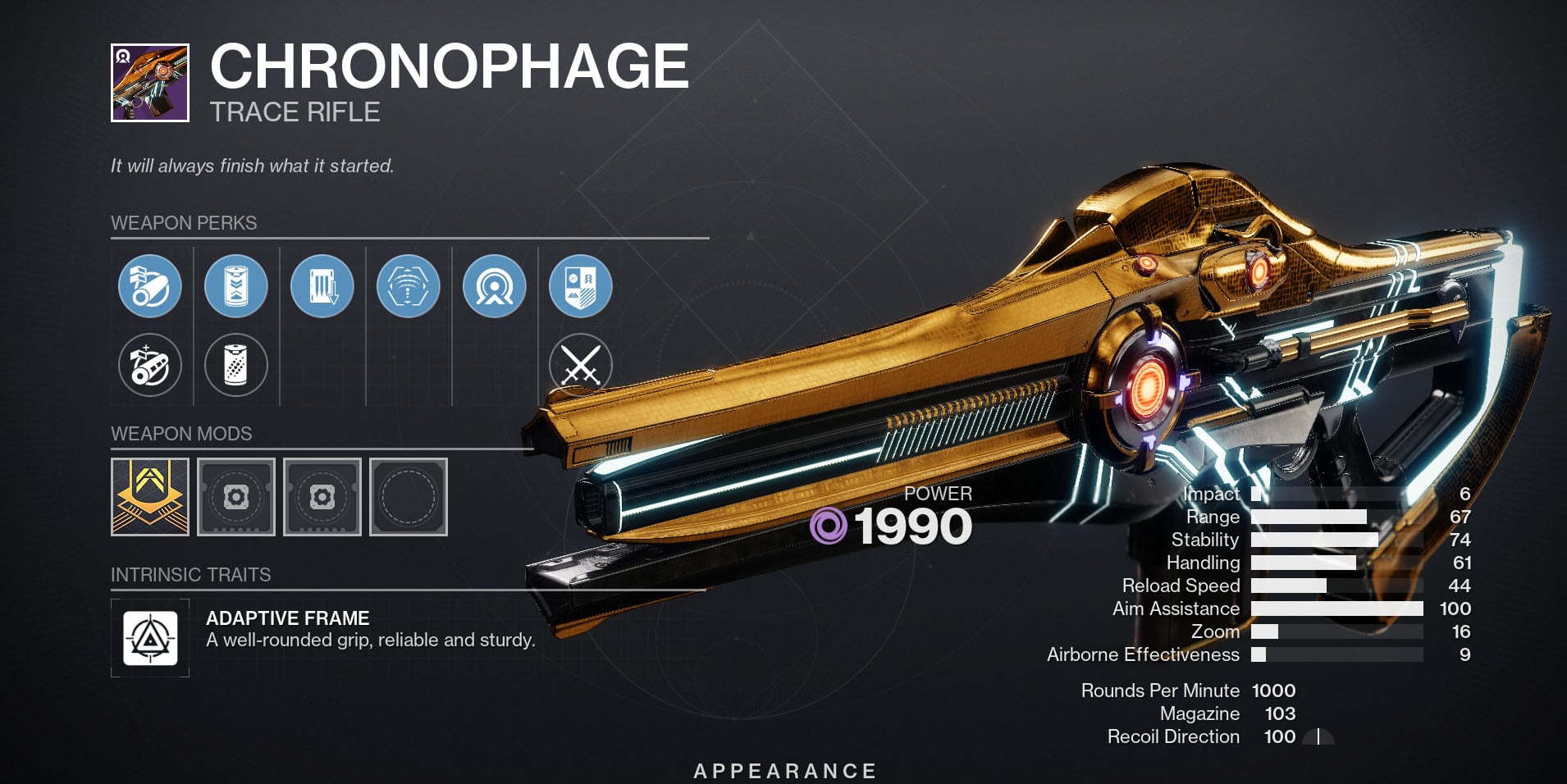The height and width of the screenshot is (784, 1567).
Task: Click the second empty weapon mod socket
Action: [x=322, y=498]
